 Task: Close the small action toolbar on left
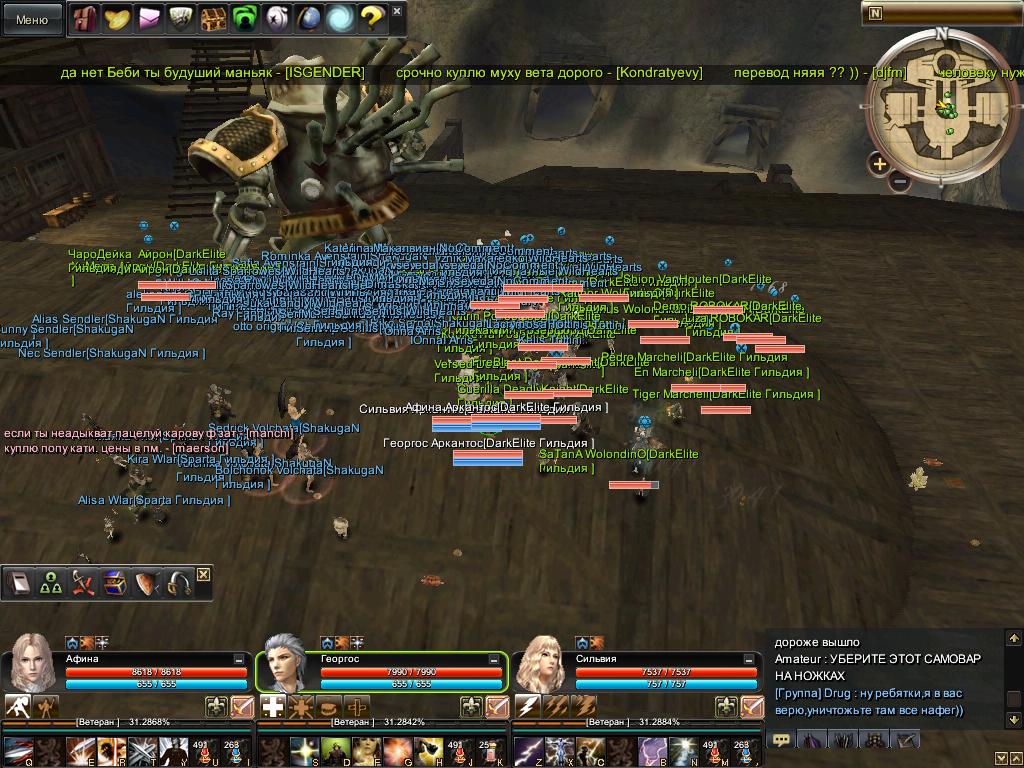(x=203, y=574)
